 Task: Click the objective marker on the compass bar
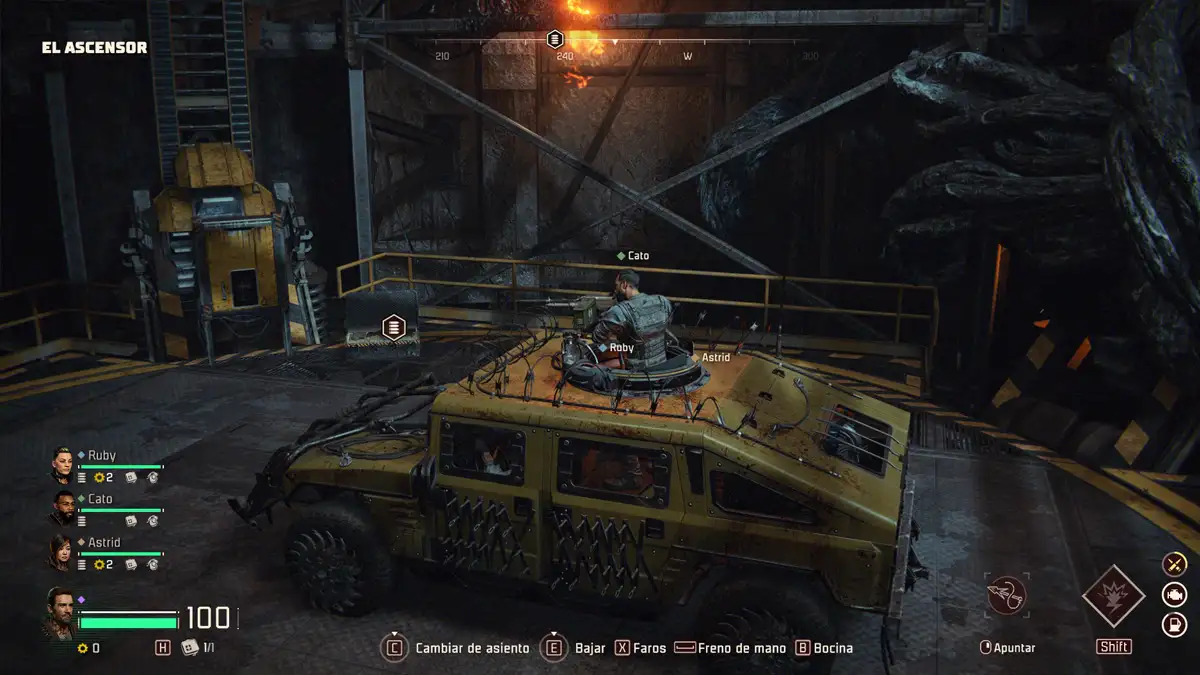[x=555, y=39]
